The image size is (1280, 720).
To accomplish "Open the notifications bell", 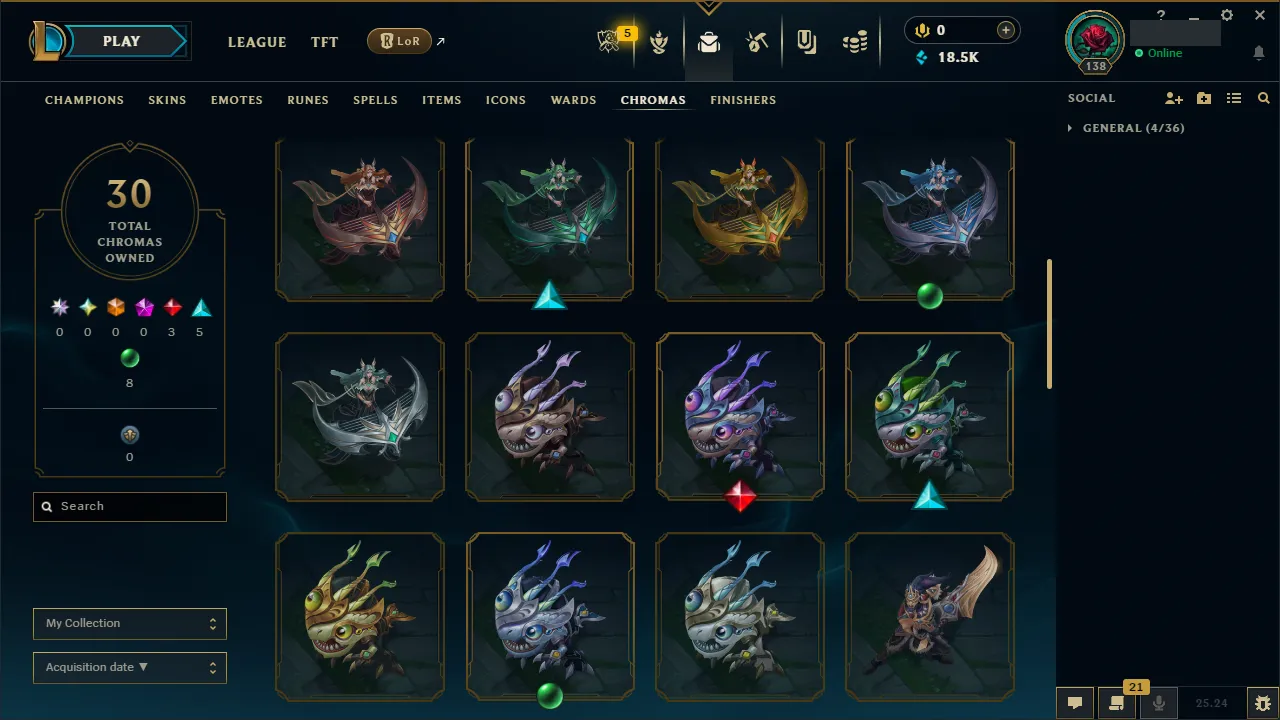I will [1258, 52].
